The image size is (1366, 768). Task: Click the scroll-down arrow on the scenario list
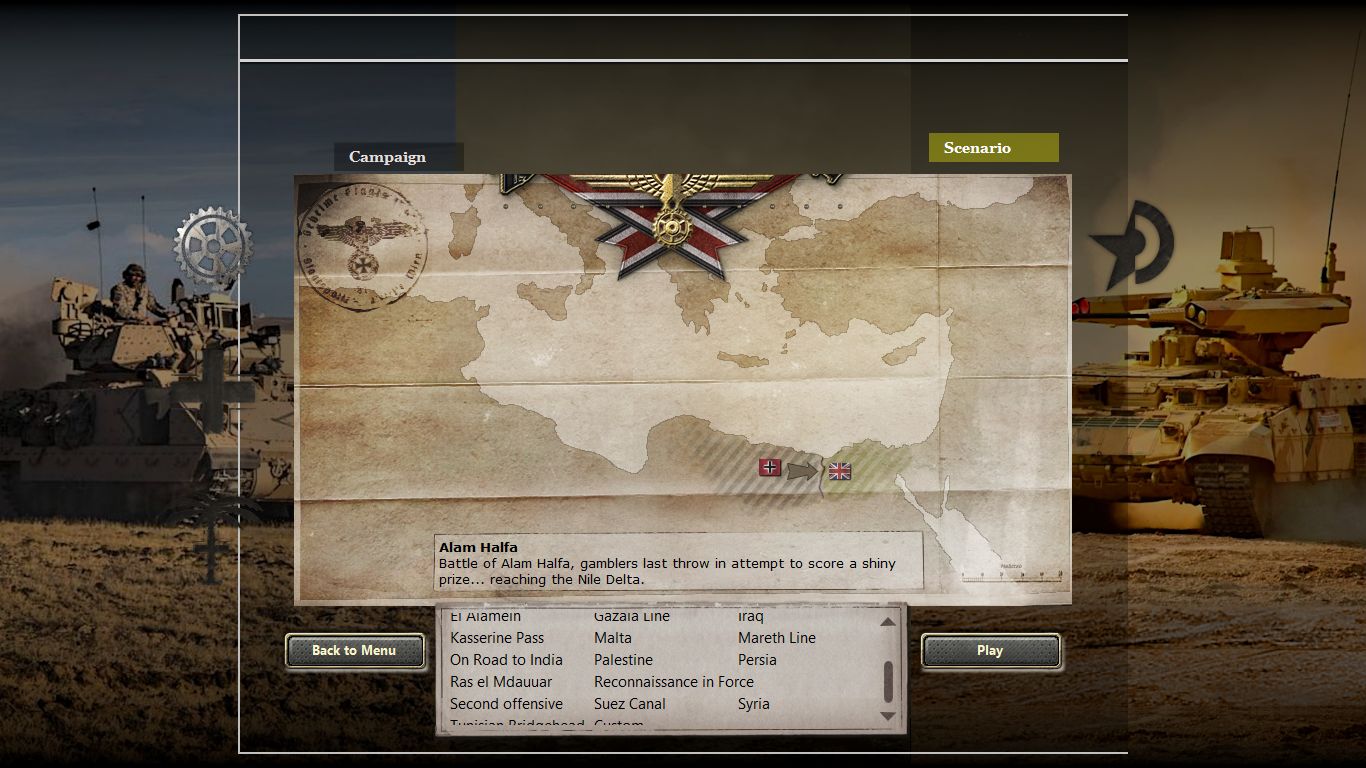886,717
